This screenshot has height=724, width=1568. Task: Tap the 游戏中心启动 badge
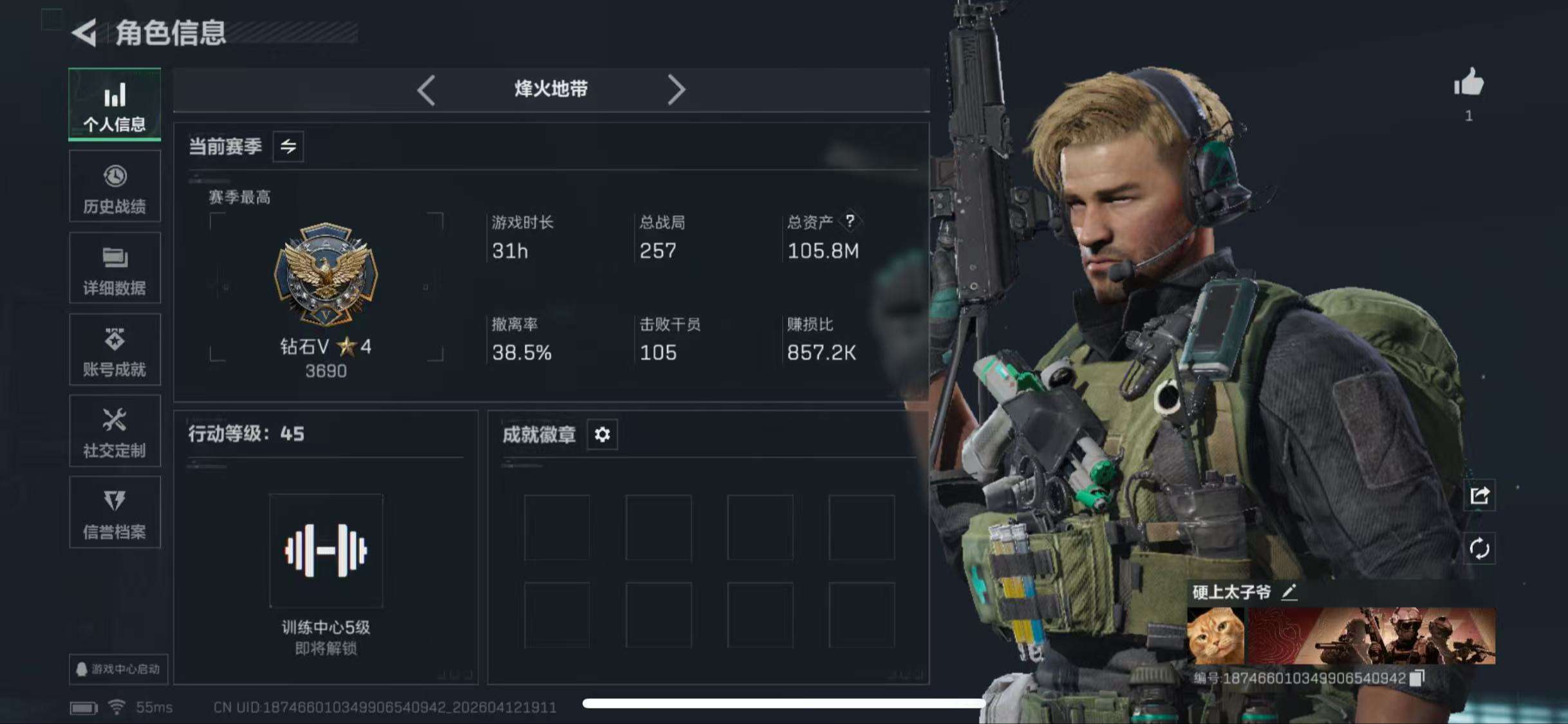118,669
